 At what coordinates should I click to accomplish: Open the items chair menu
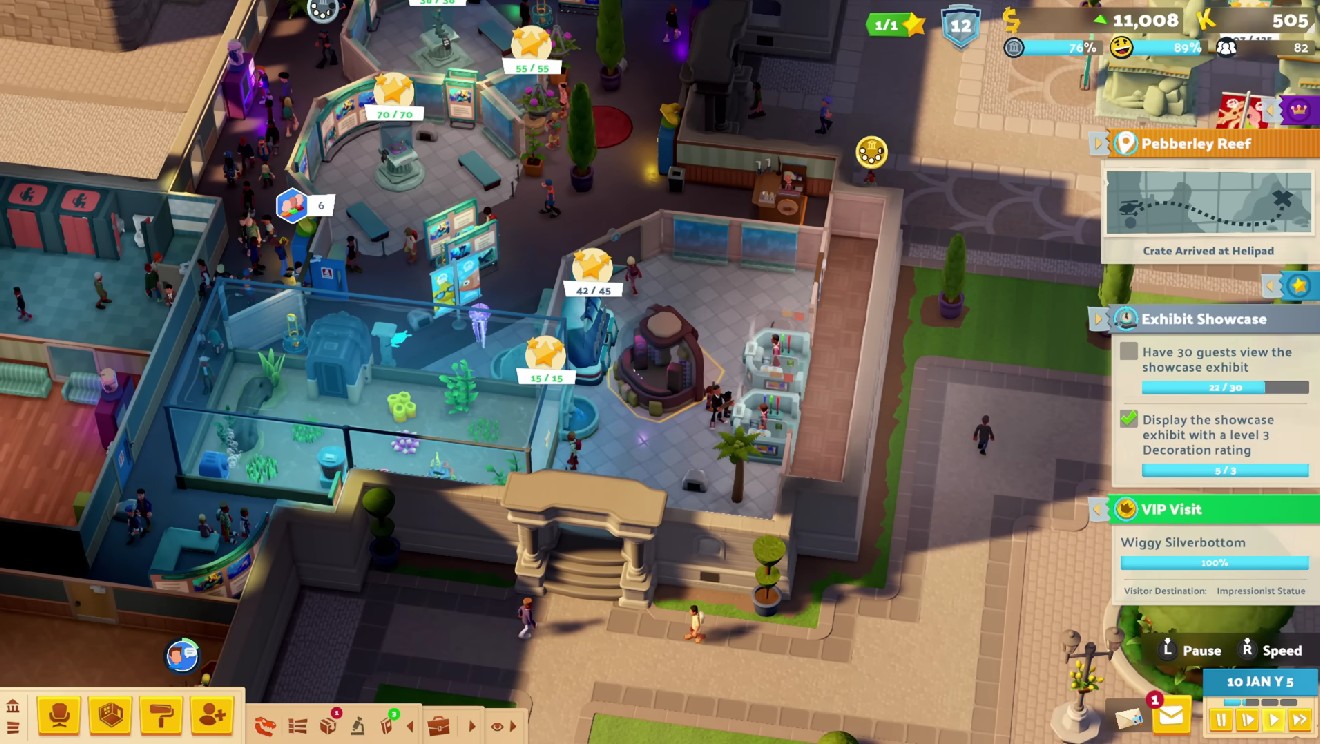59,715
